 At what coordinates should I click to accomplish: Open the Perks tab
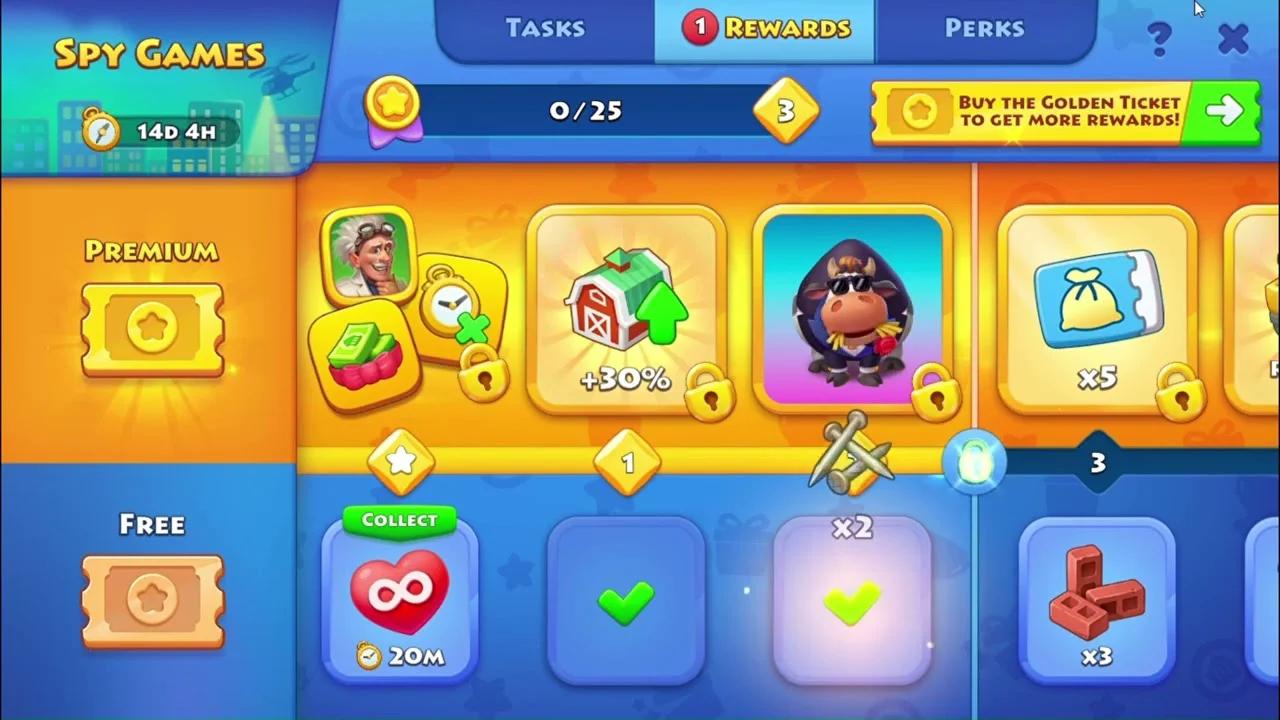pos(985,28)
